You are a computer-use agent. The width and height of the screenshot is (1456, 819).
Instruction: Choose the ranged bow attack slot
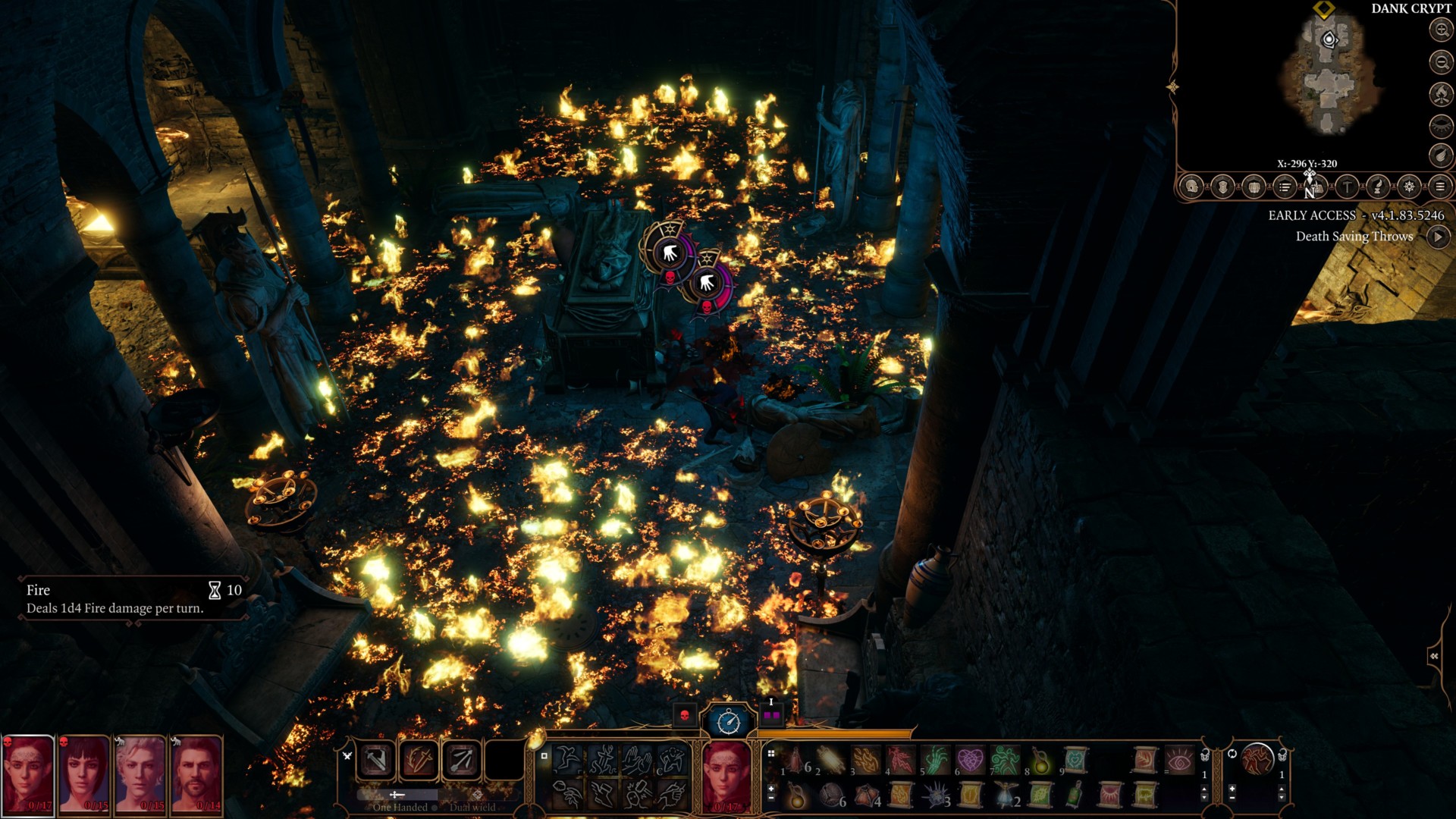click(461, 760)
